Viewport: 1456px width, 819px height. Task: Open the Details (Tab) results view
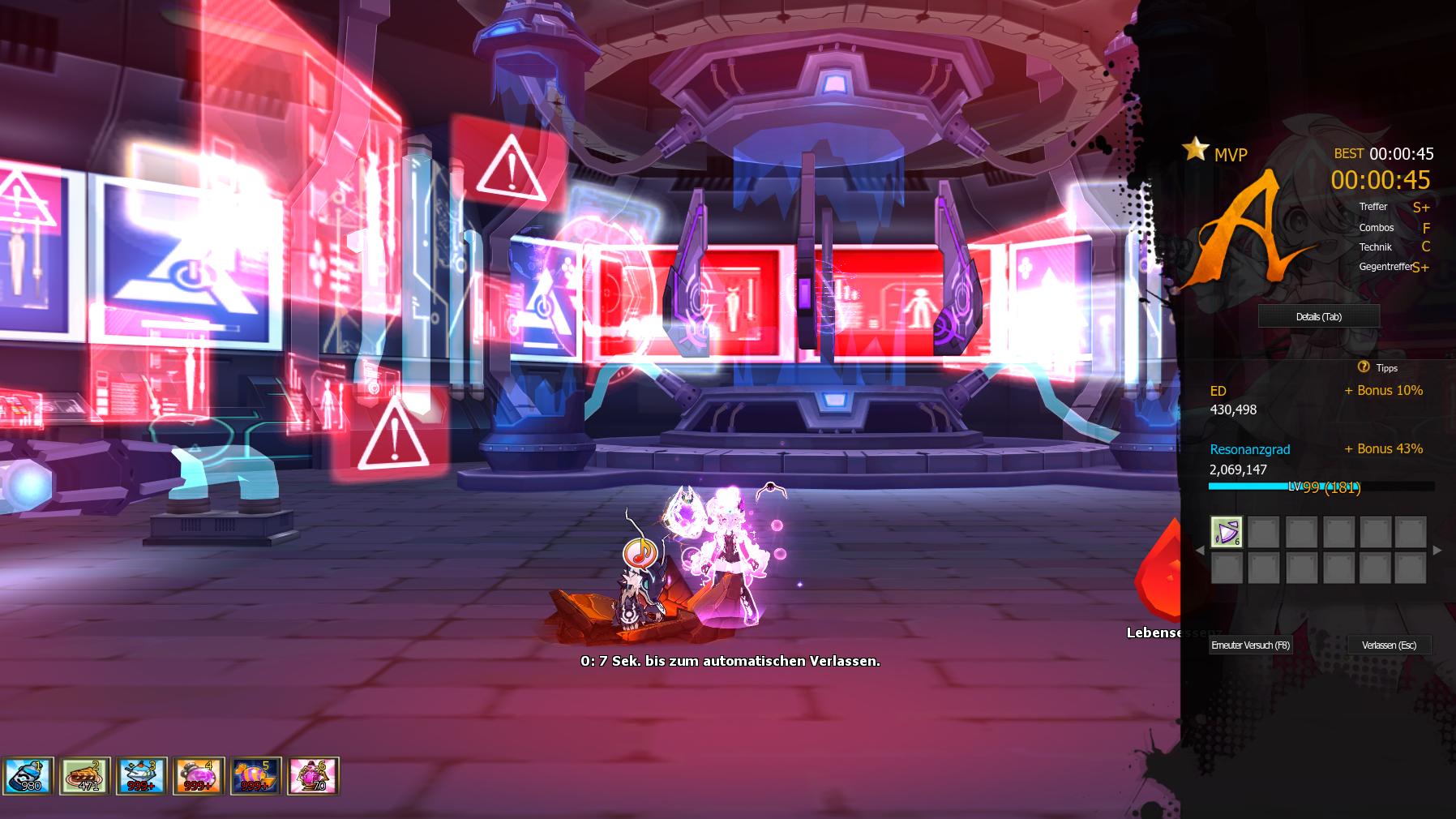(1318, 316)
